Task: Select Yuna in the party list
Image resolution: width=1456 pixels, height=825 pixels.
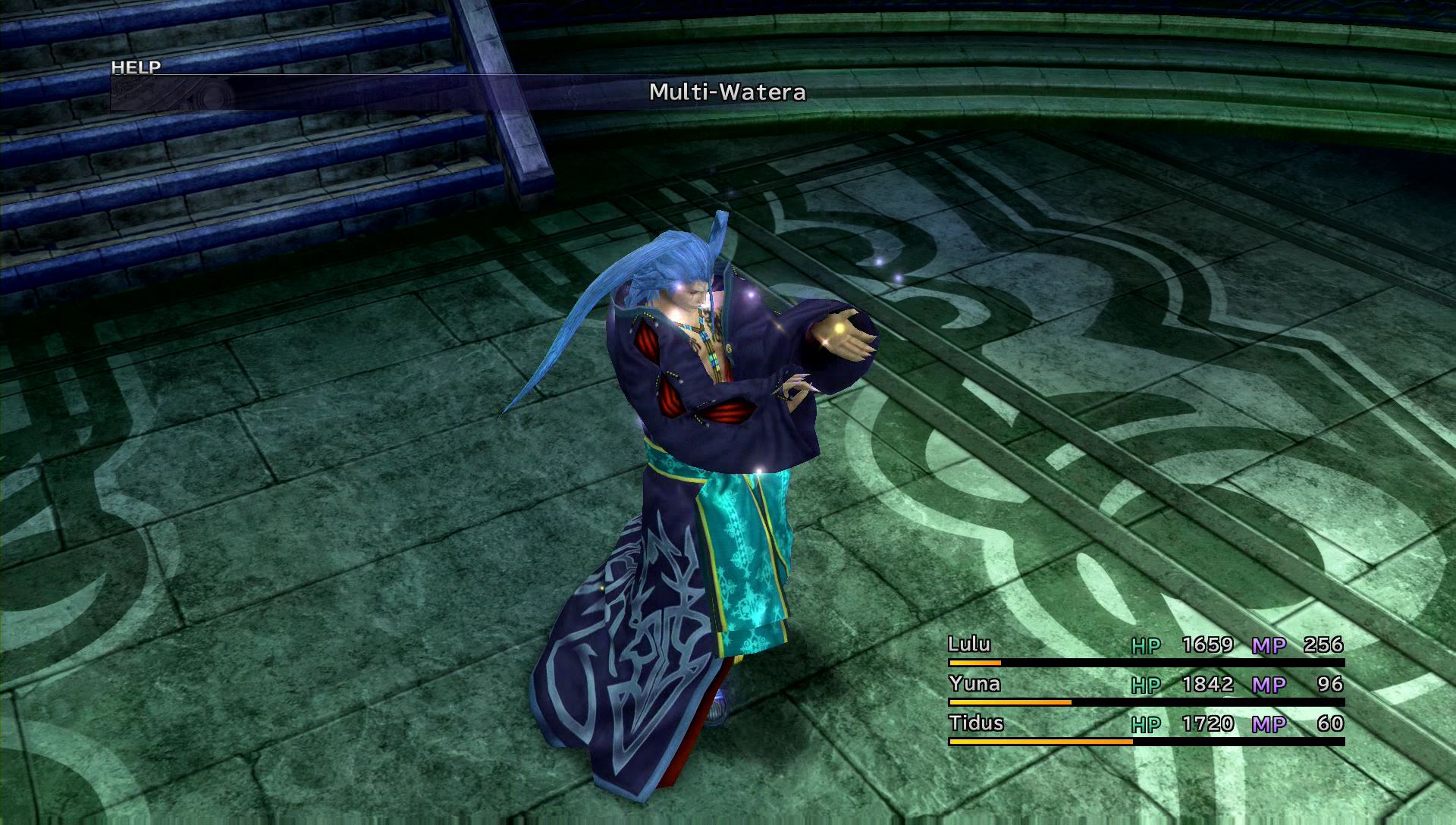Action: tap(974, 684)
